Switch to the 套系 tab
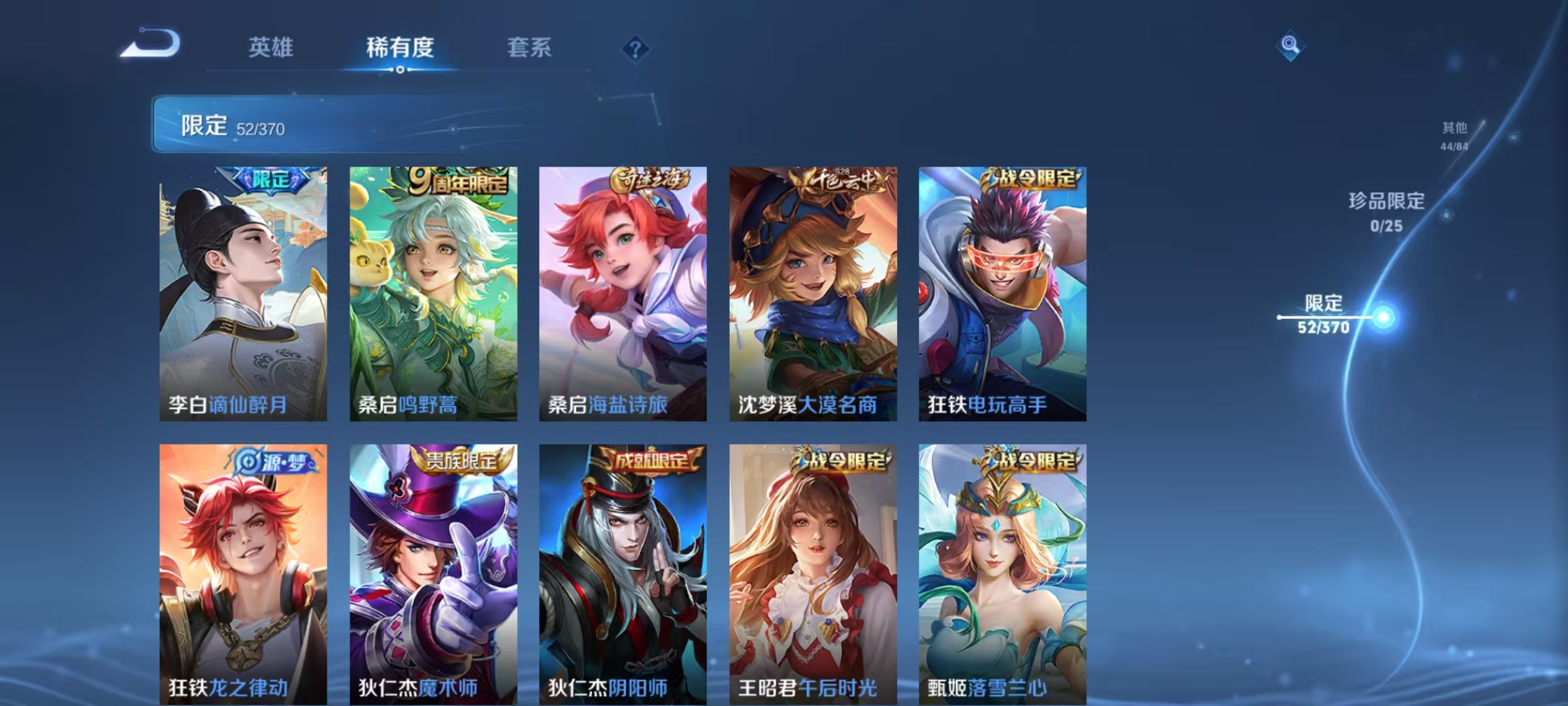The image size is (1568, 706). coord(529,47)
